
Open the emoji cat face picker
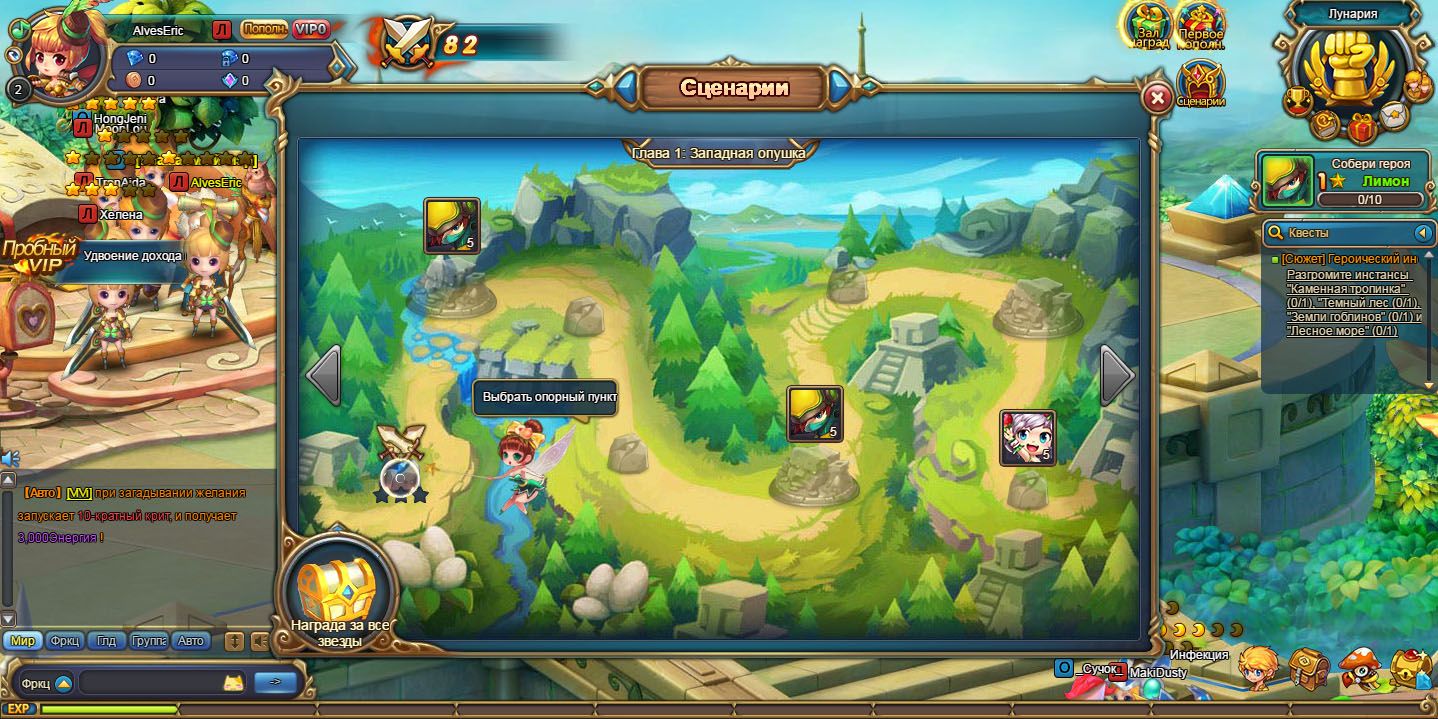233,684
